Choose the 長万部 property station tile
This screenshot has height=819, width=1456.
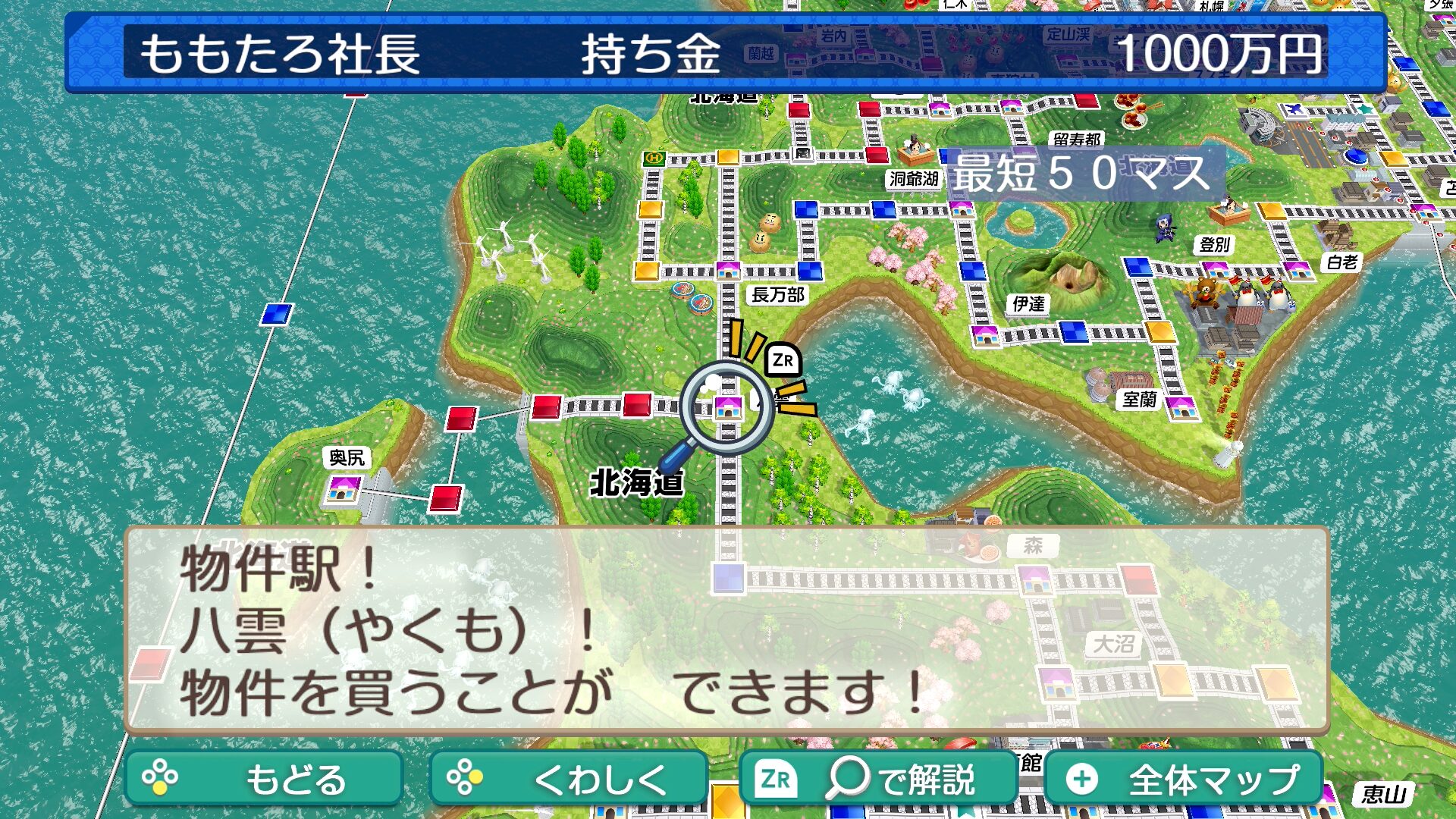728,270
